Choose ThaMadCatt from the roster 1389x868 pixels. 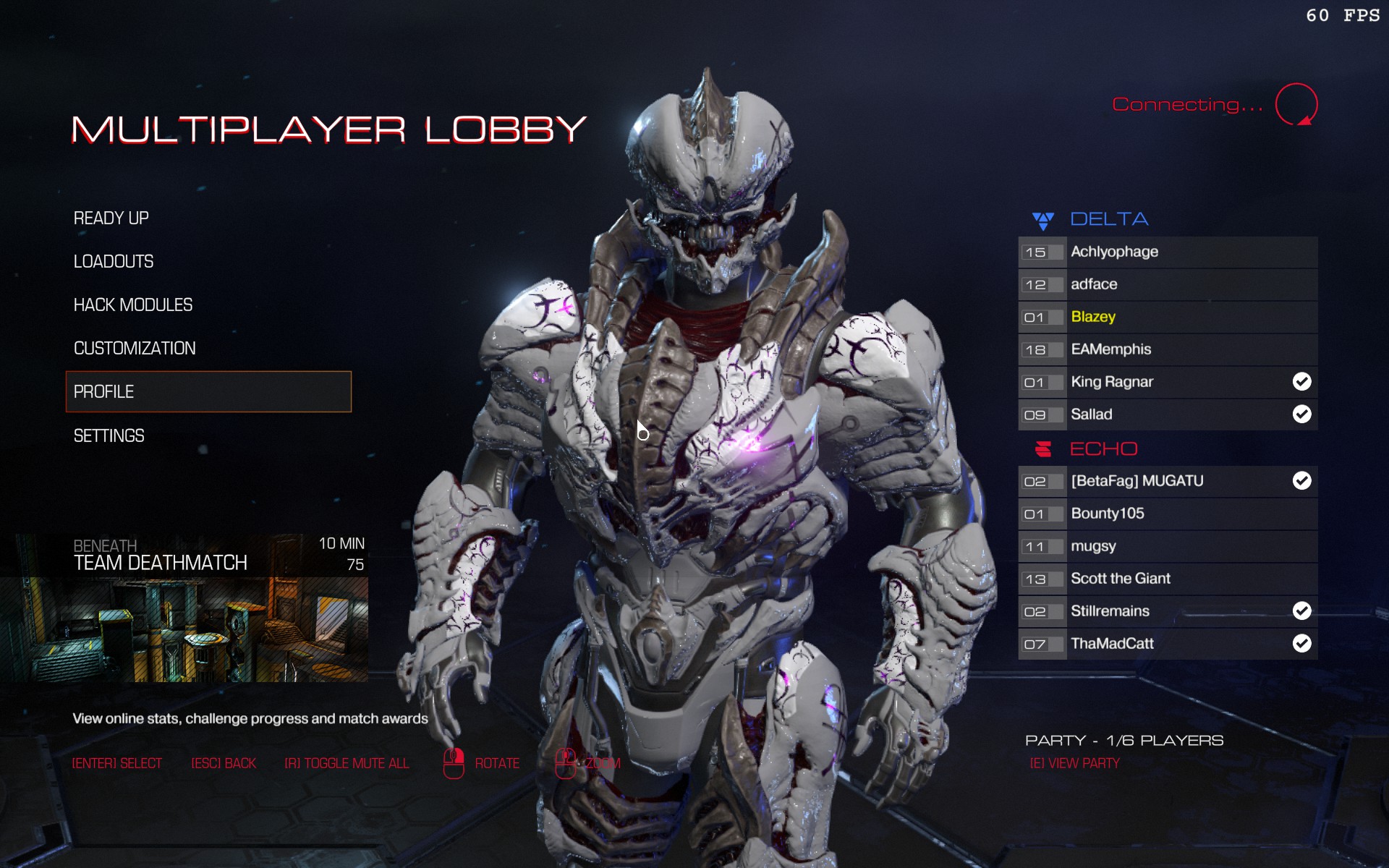tap(1167, 644)
